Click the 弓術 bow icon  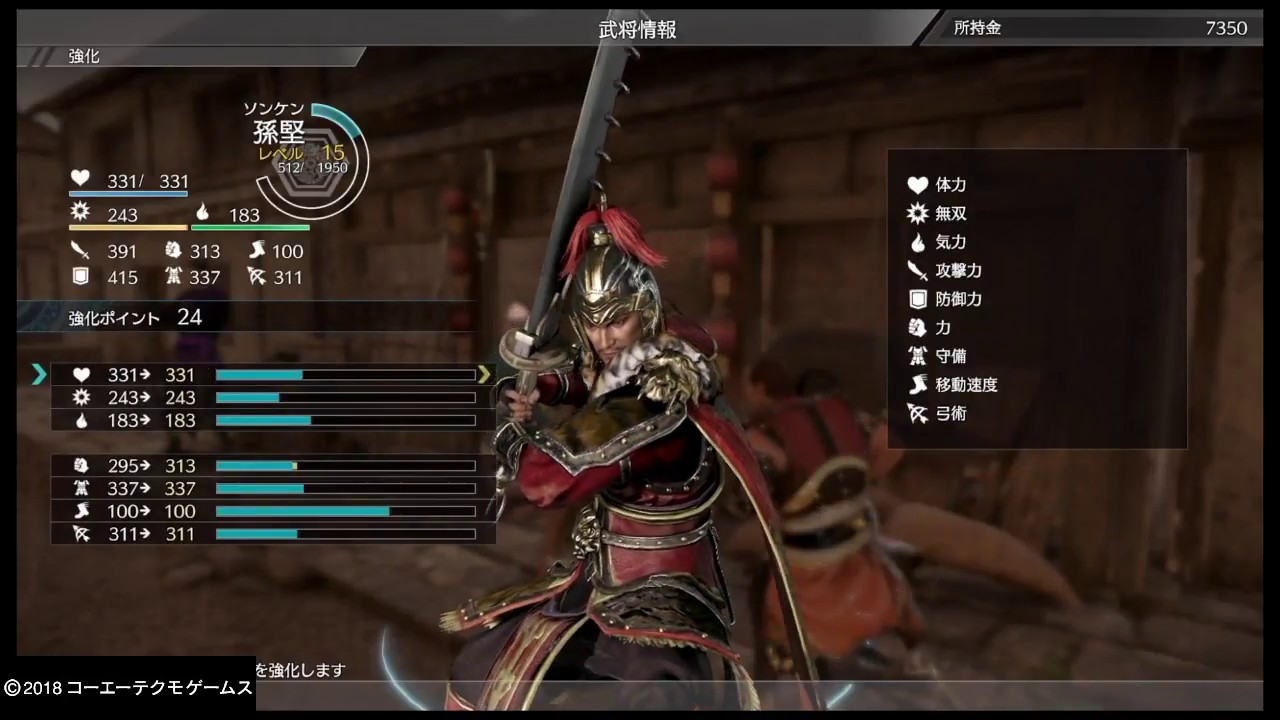click(x=917, y=413)
